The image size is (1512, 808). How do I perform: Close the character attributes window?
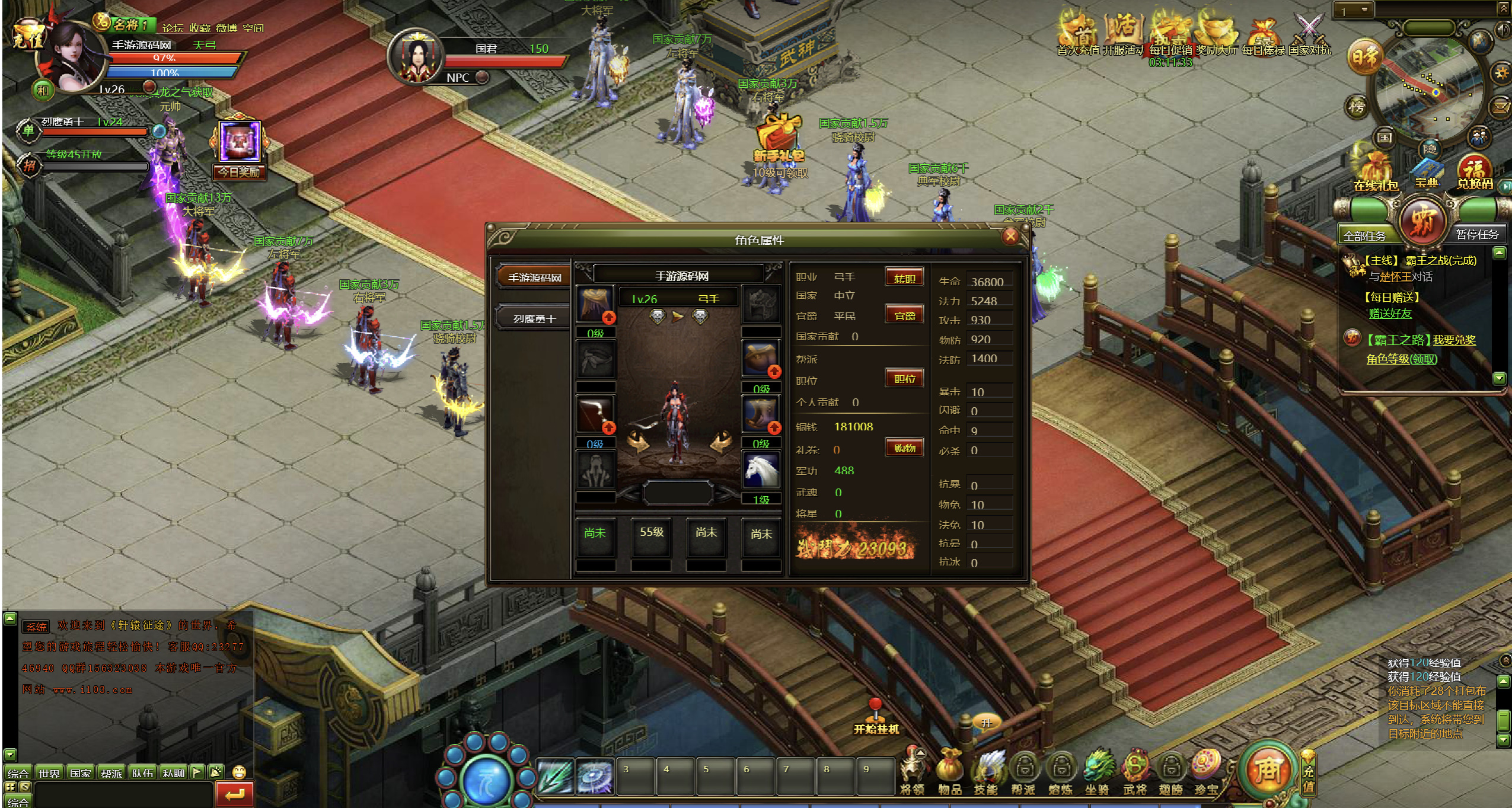pos(1010,237)
